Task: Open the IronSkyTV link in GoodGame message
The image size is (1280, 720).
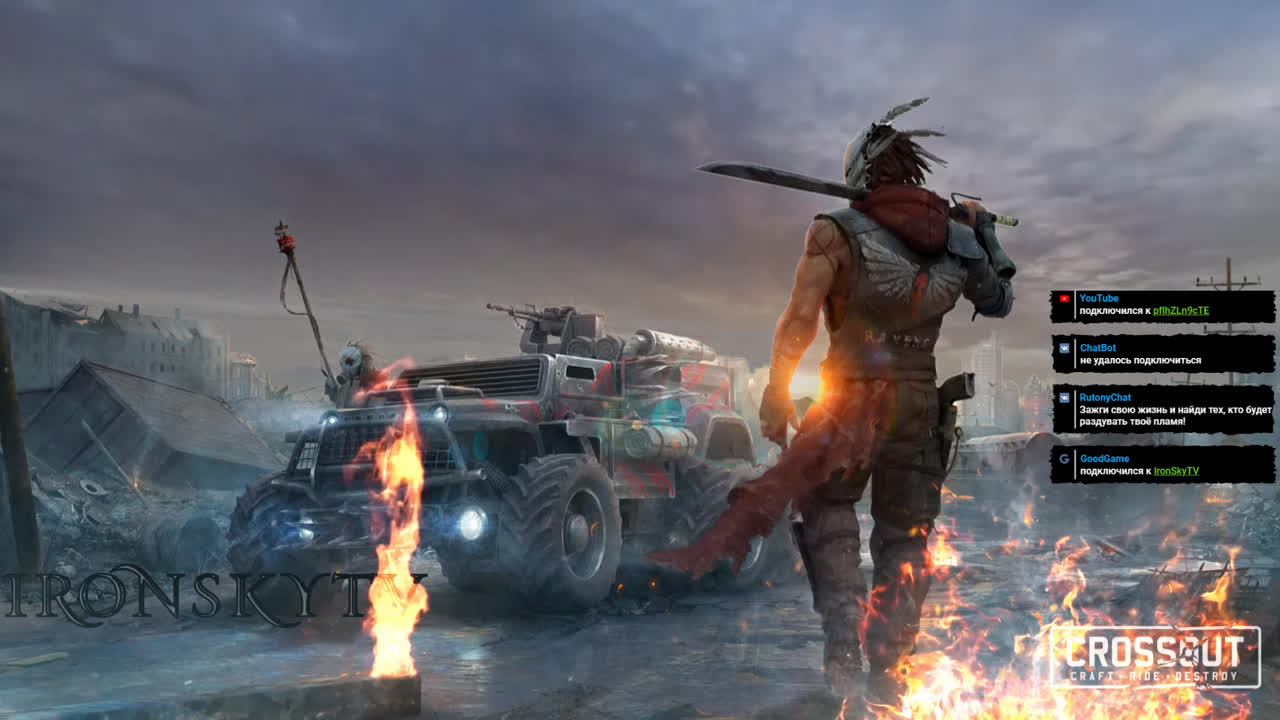Action: click(x=1176, y=471)
